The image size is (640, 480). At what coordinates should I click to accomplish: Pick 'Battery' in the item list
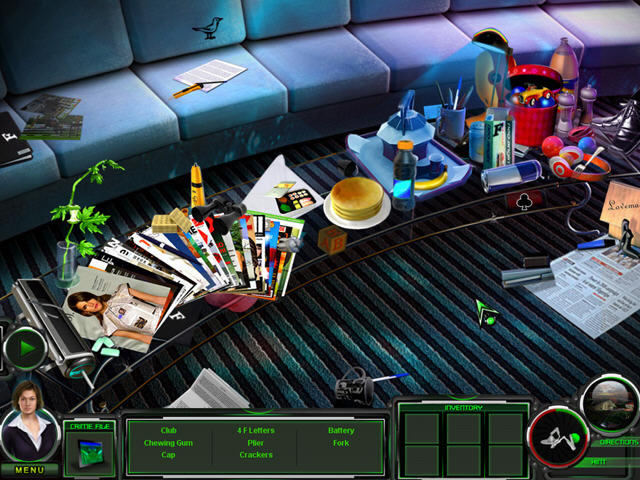click(341, 430)
